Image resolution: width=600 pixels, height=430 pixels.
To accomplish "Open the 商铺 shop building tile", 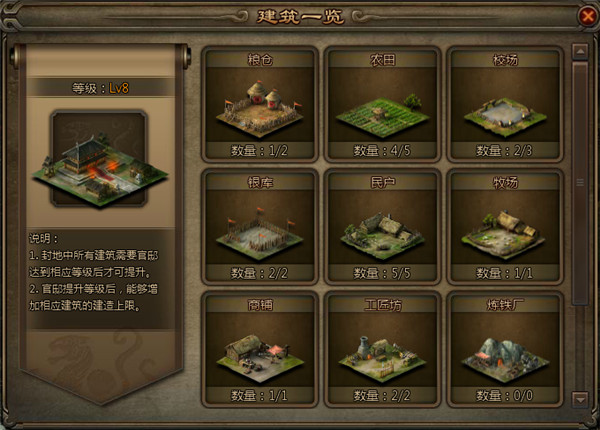I will [x=260, y=350].
